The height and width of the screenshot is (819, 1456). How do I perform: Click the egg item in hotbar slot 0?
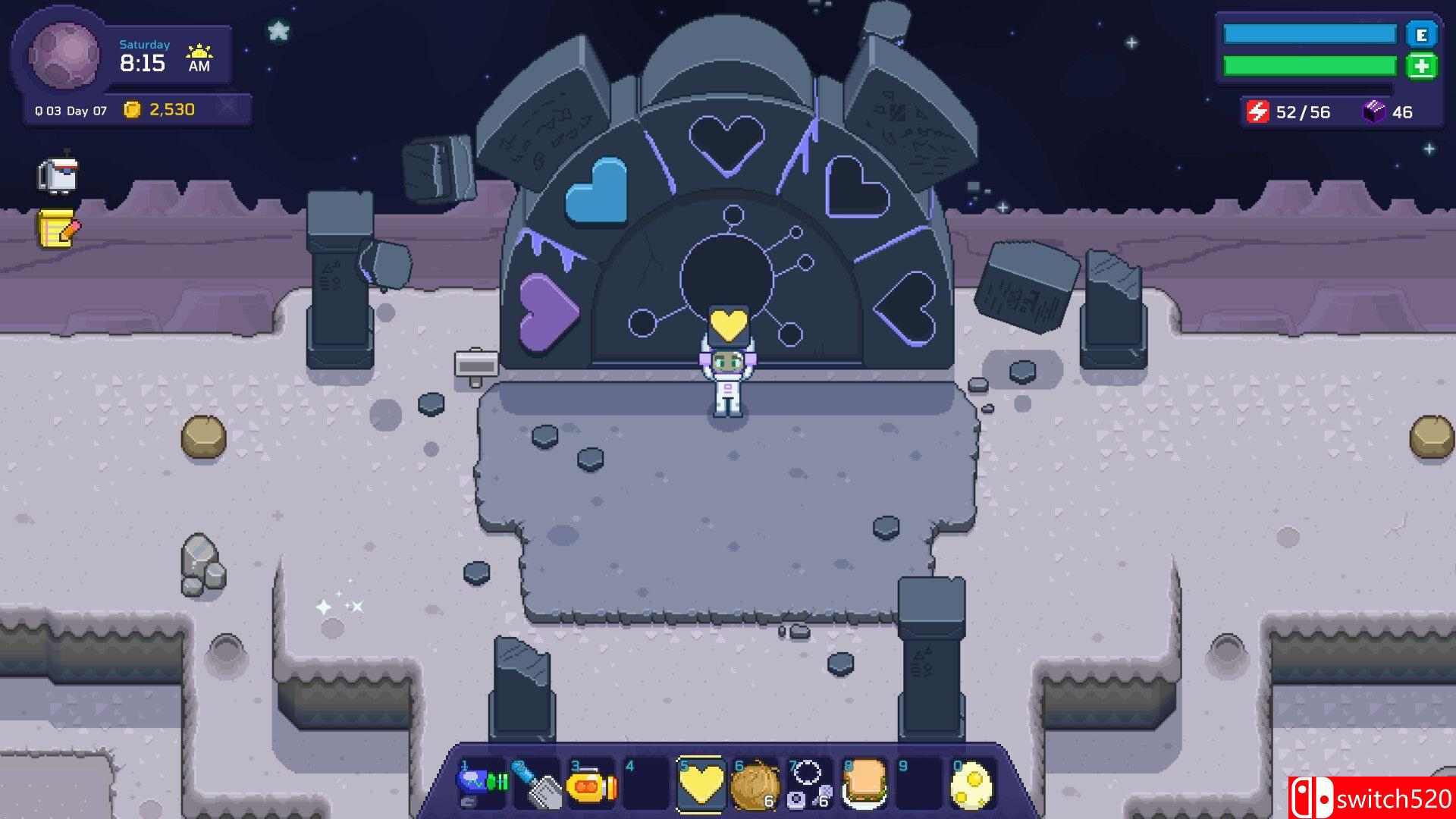coord(974,783)
